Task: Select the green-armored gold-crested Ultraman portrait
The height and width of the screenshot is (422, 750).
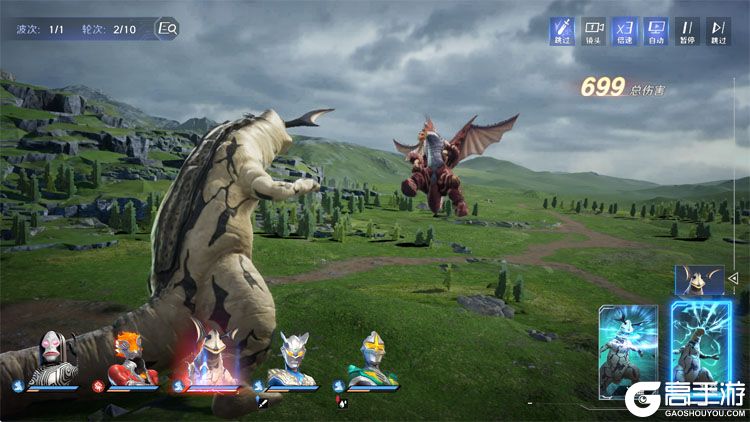Action: 373,358
